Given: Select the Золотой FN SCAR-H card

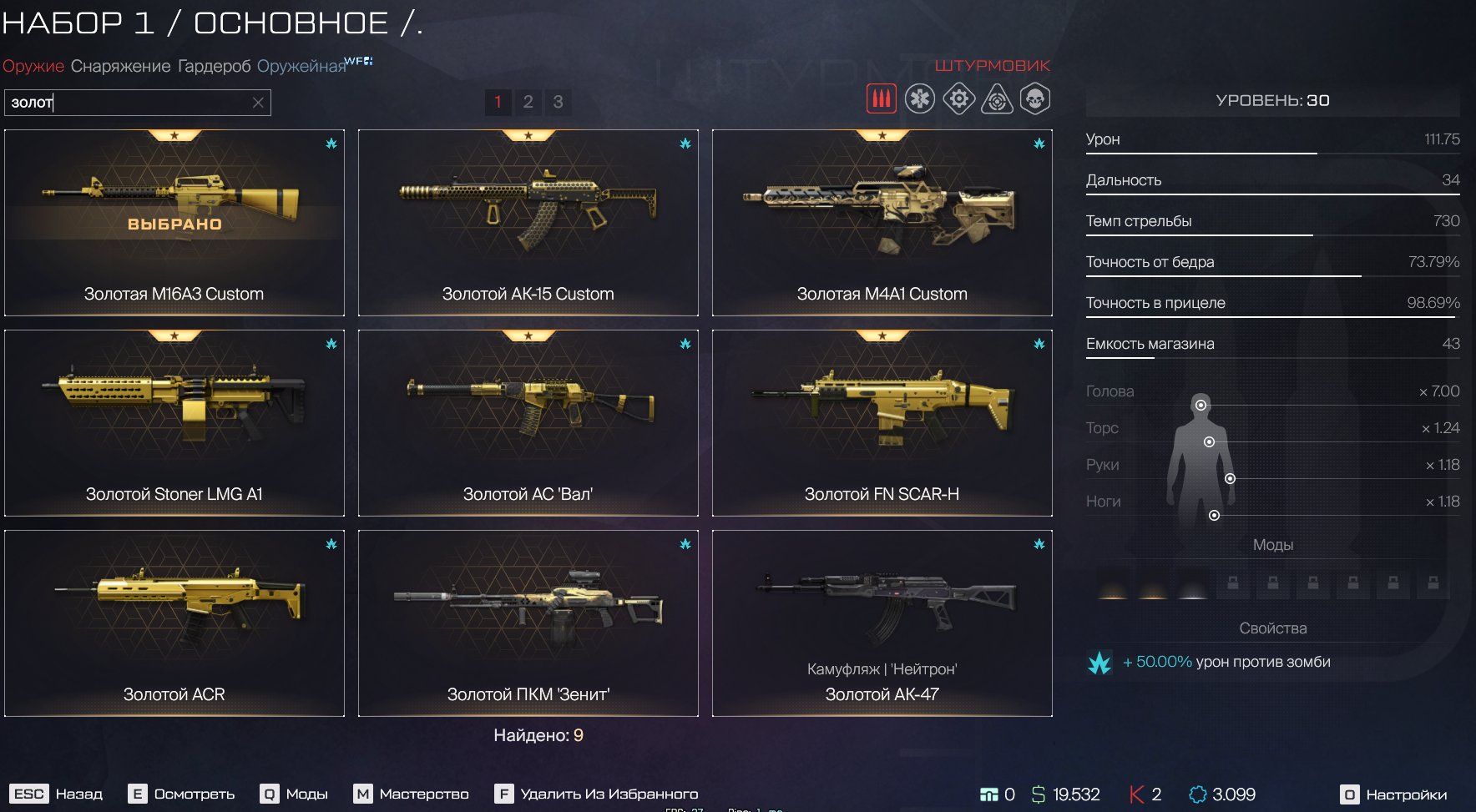Looking at the screenshot, I should tap(882, 422).
